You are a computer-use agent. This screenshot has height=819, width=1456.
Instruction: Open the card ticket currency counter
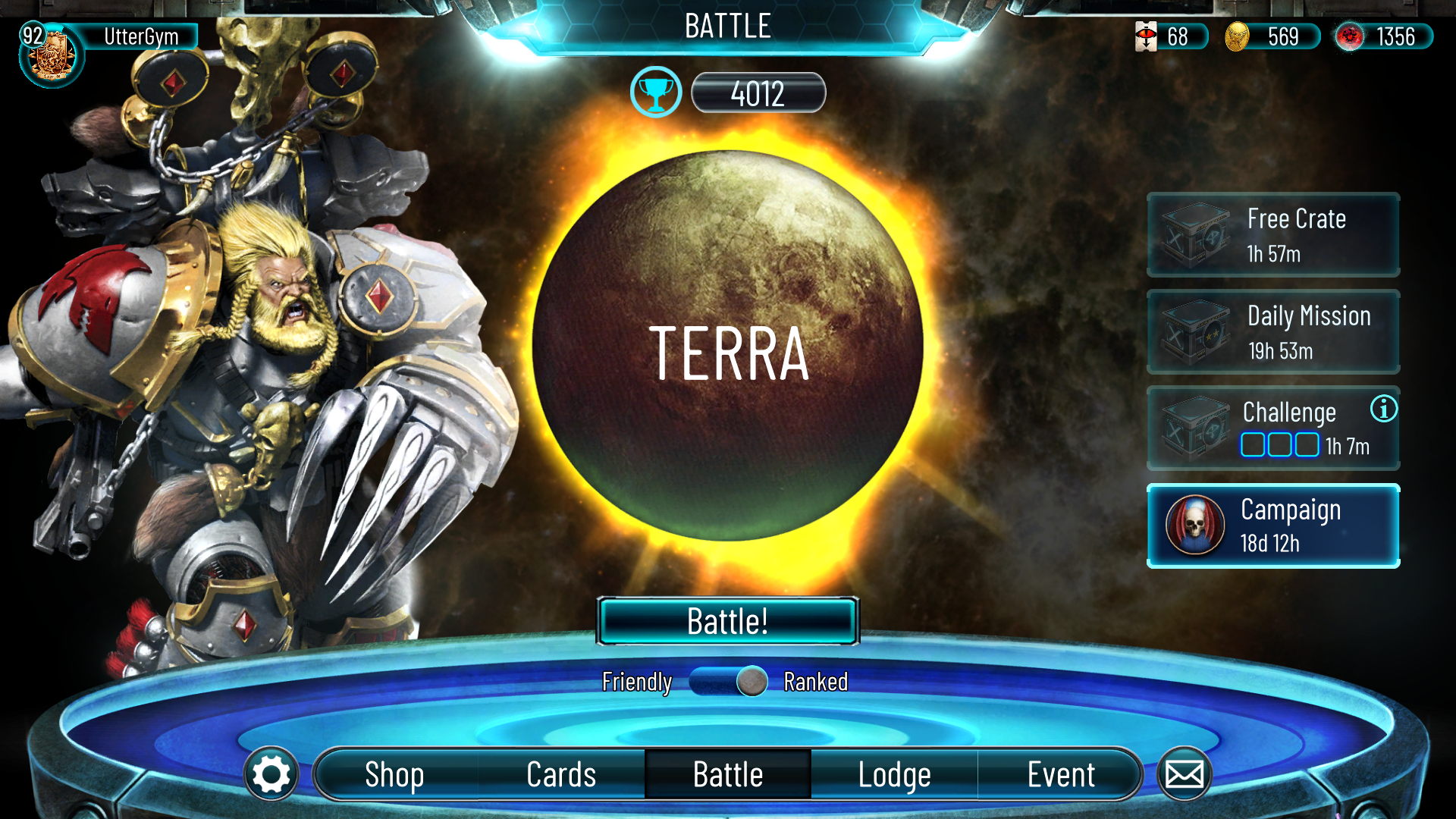pyautogui.click(x=1170, y=36)
